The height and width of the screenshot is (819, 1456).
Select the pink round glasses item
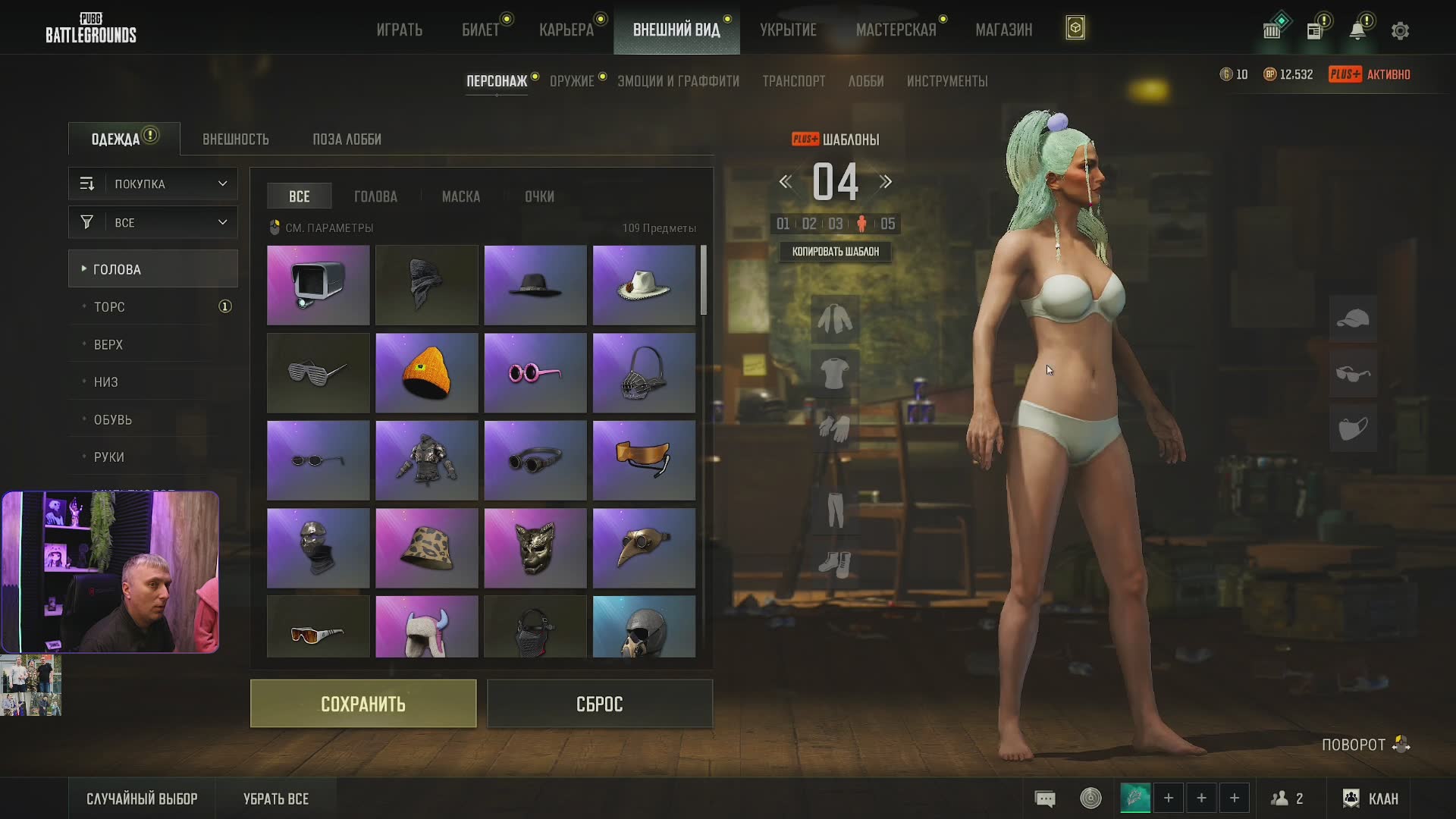pos(535,373)
